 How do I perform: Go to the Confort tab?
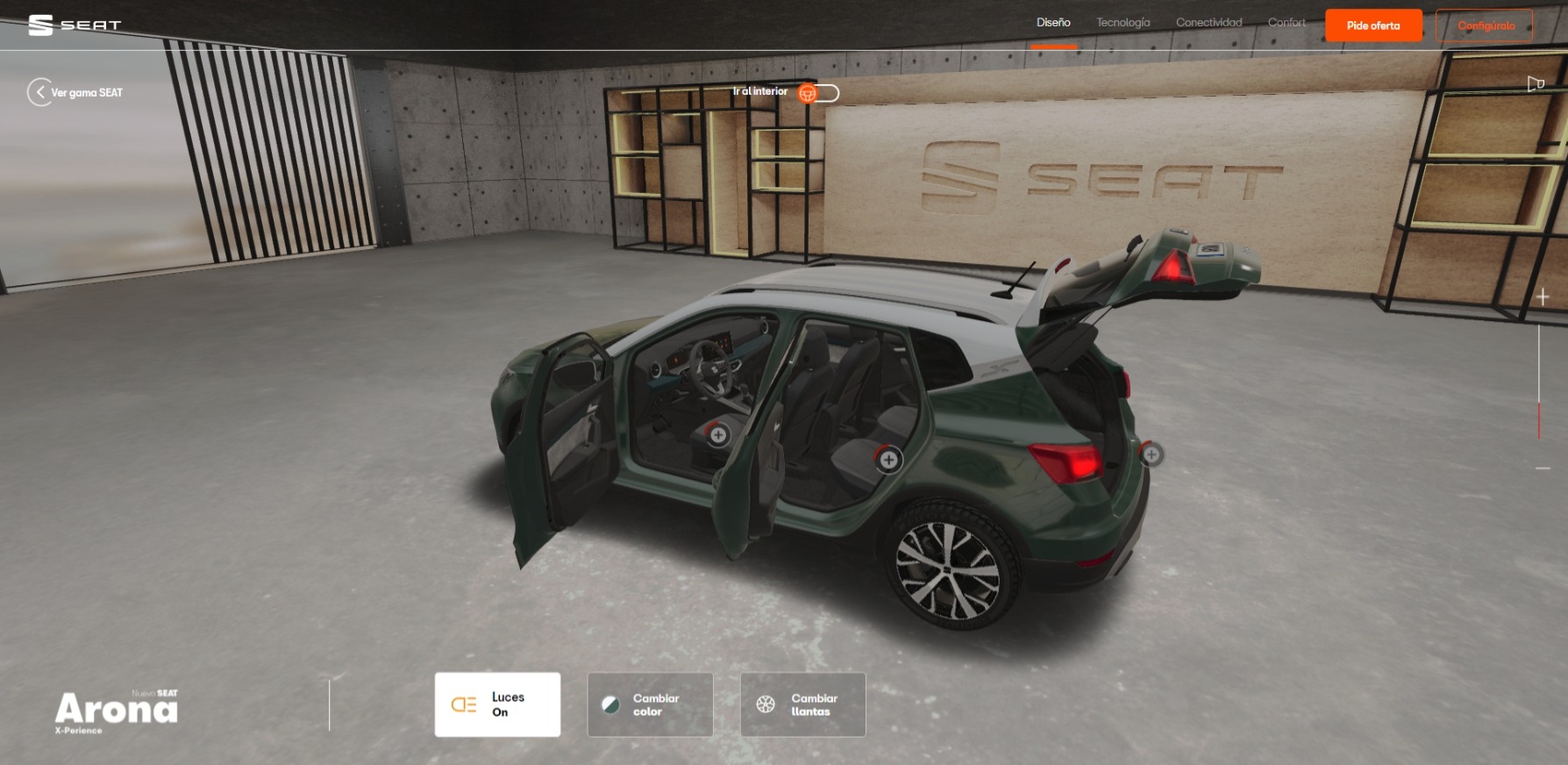pos(1286,23)
